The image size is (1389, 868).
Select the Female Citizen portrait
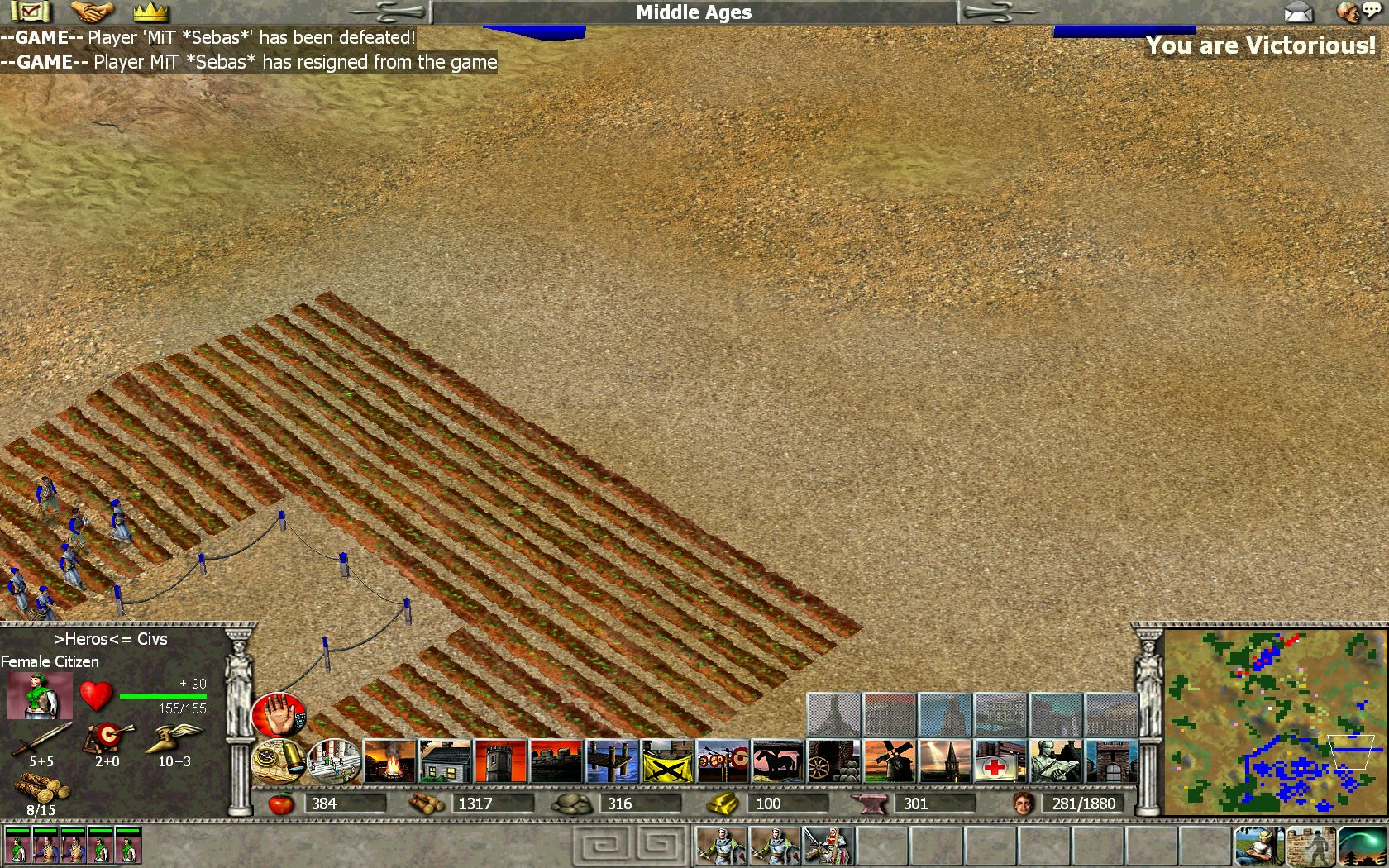pyautogui.click(x=39, y=696)
